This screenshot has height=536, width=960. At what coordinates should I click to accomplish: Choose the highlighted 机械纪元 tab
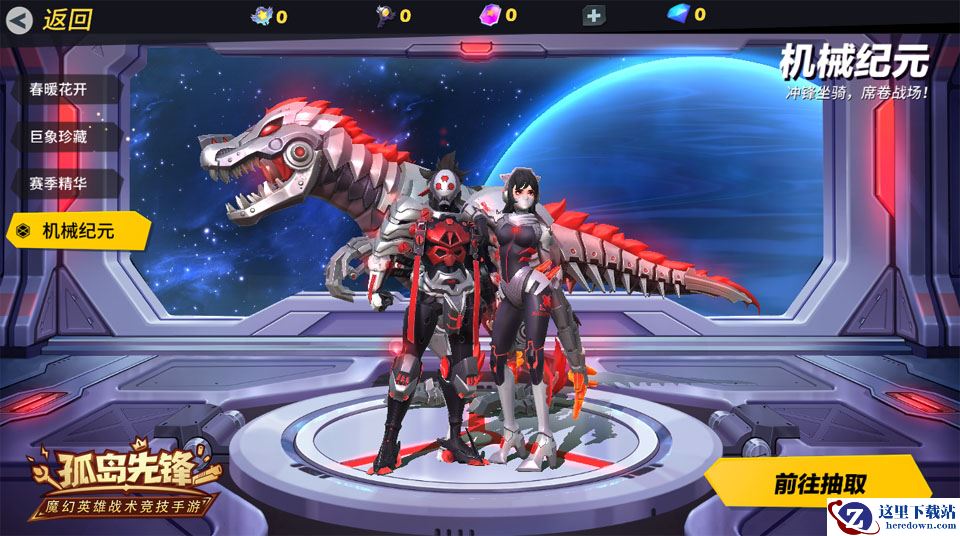[78, 231]
